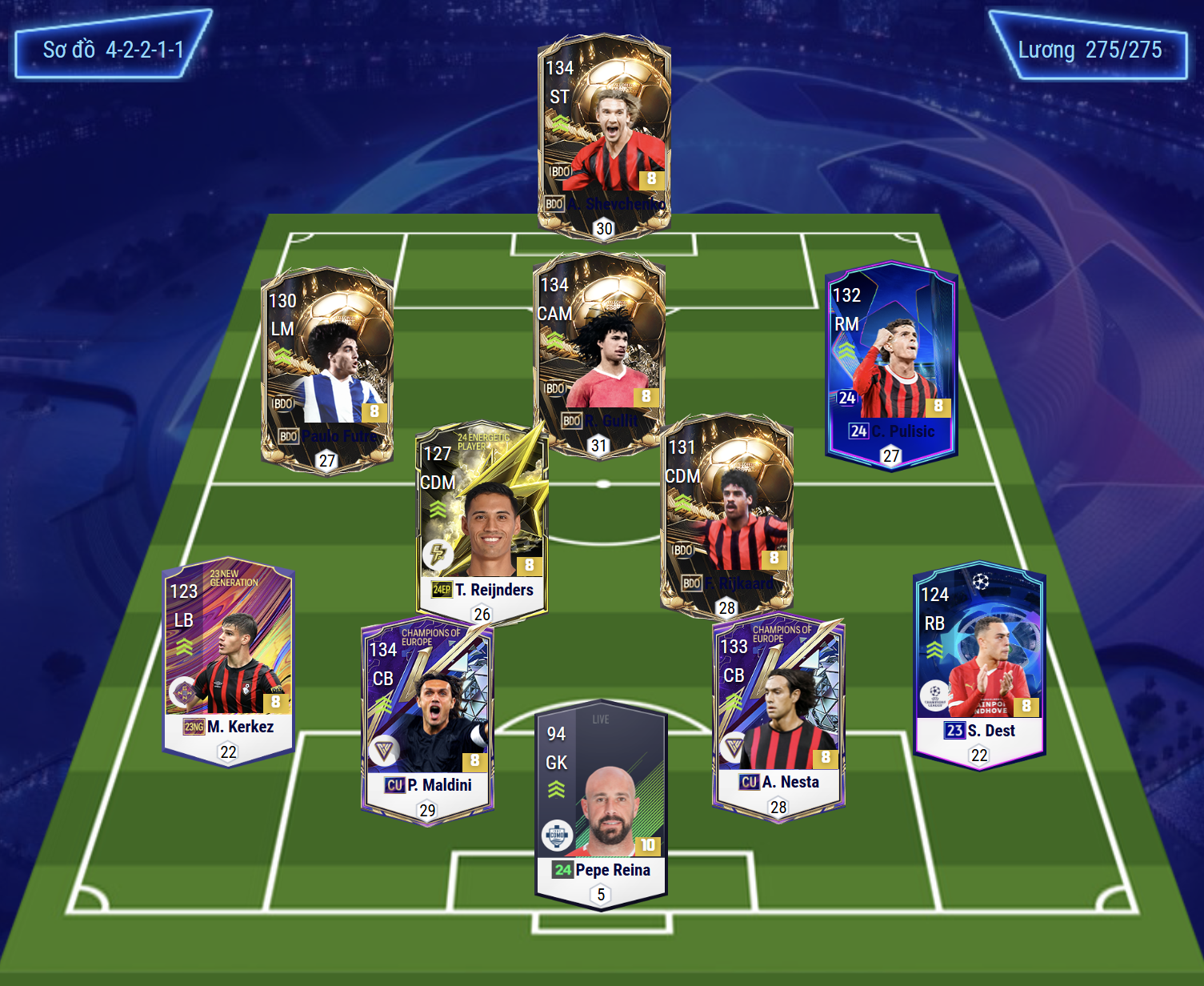Select the Rijkaard CDM card
The height and width of the screenshot is (986, 1204).
click(x=726, y=512)
